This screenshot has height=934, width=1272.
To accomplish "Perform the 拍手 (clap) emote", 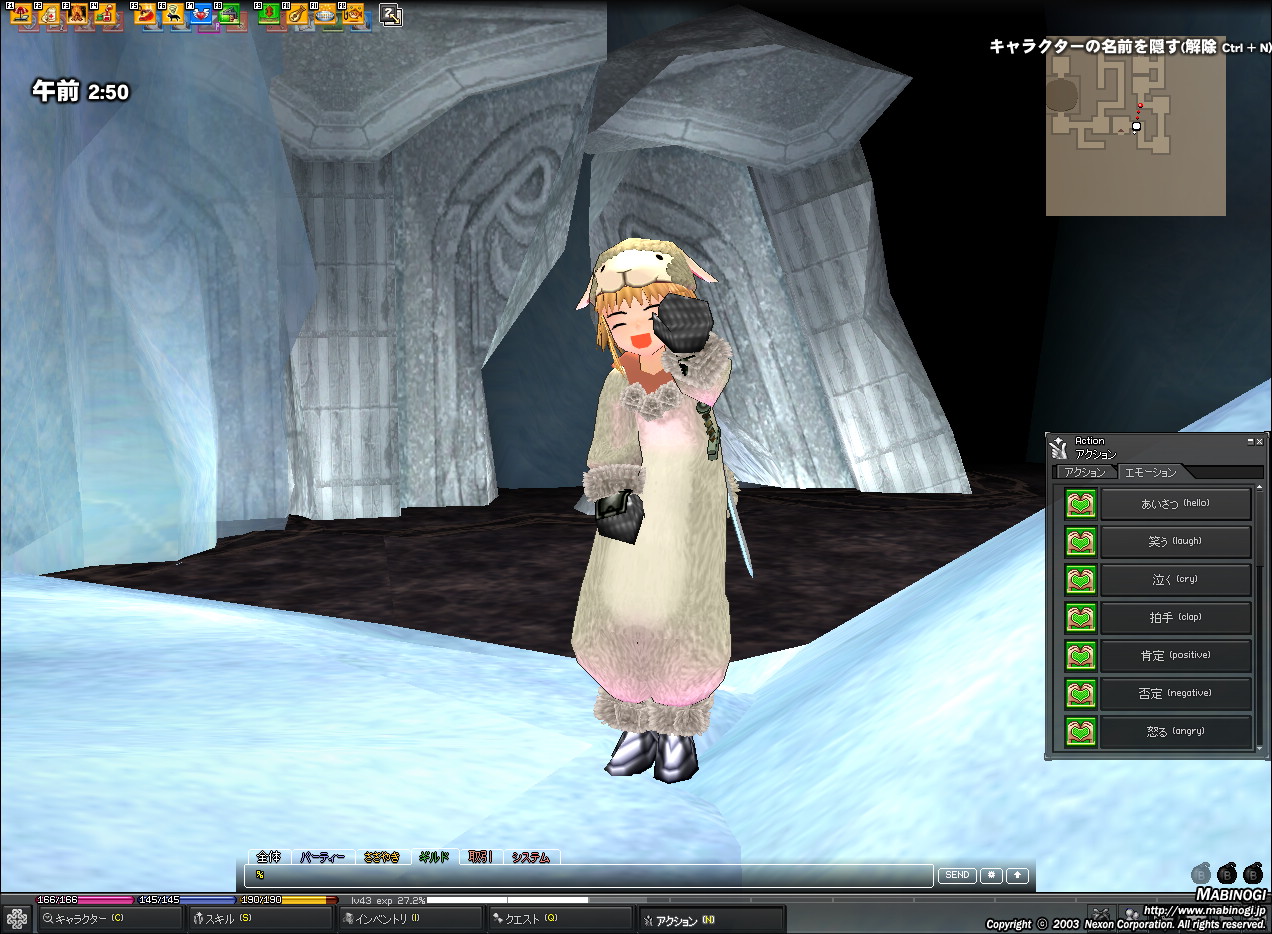I will click(1175, 618).
